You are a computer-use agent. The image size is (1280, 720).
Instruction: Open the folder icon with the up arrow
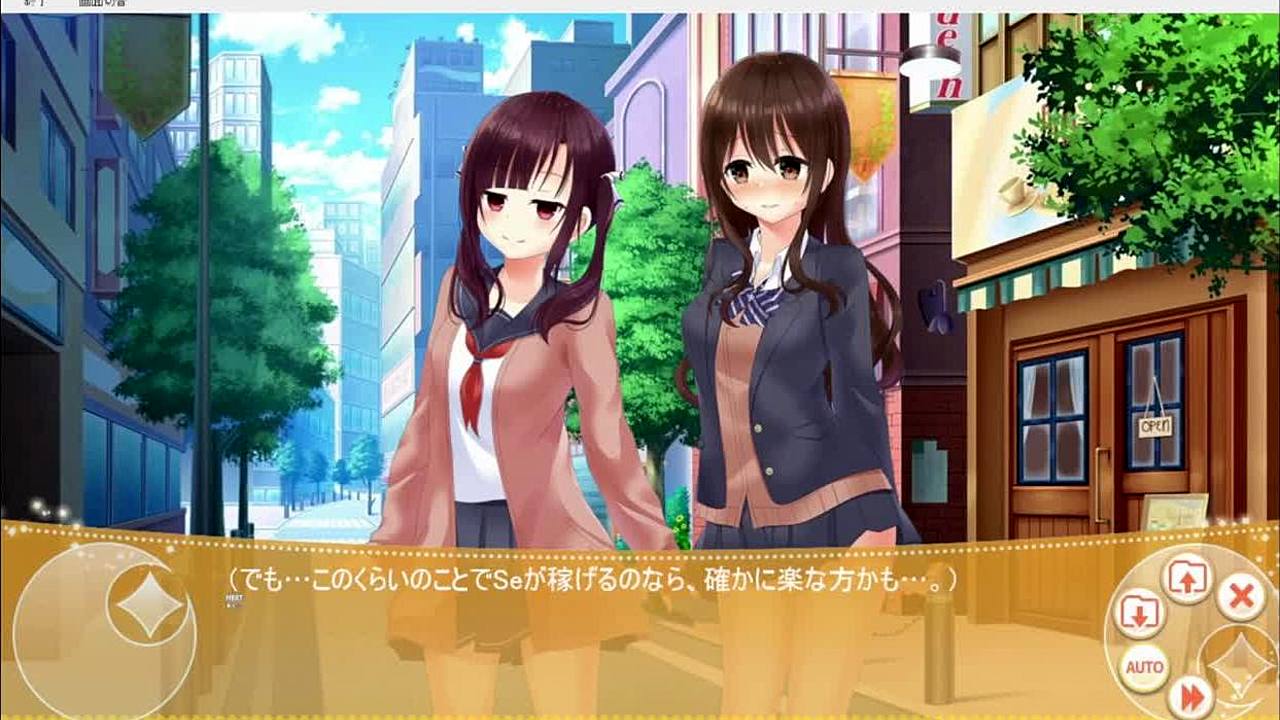1186,581
